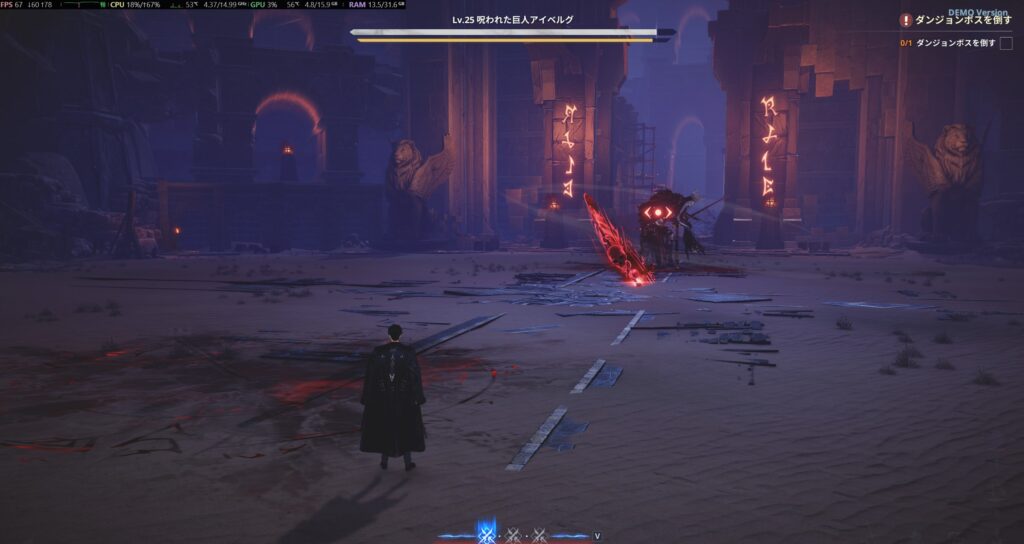Select the ダンジョンボスを倒す objective tracker title
Viewport: 1024px width, 544px height.
(964, 20)
